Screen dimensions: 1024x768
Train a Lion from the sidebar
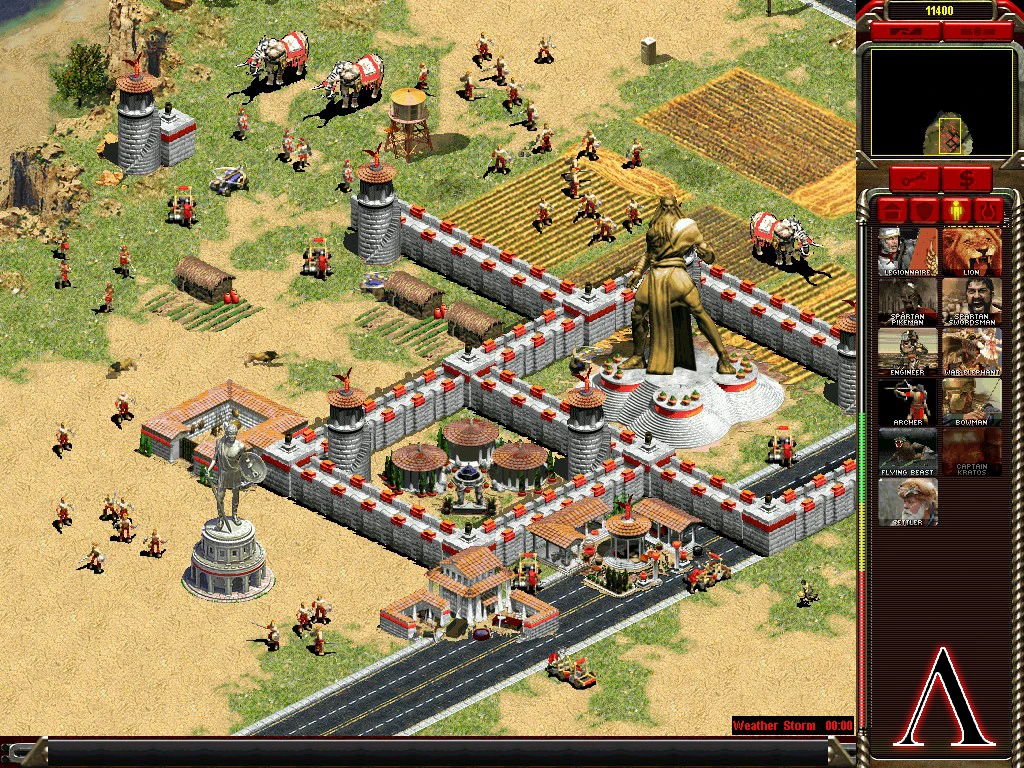[971, 251]
